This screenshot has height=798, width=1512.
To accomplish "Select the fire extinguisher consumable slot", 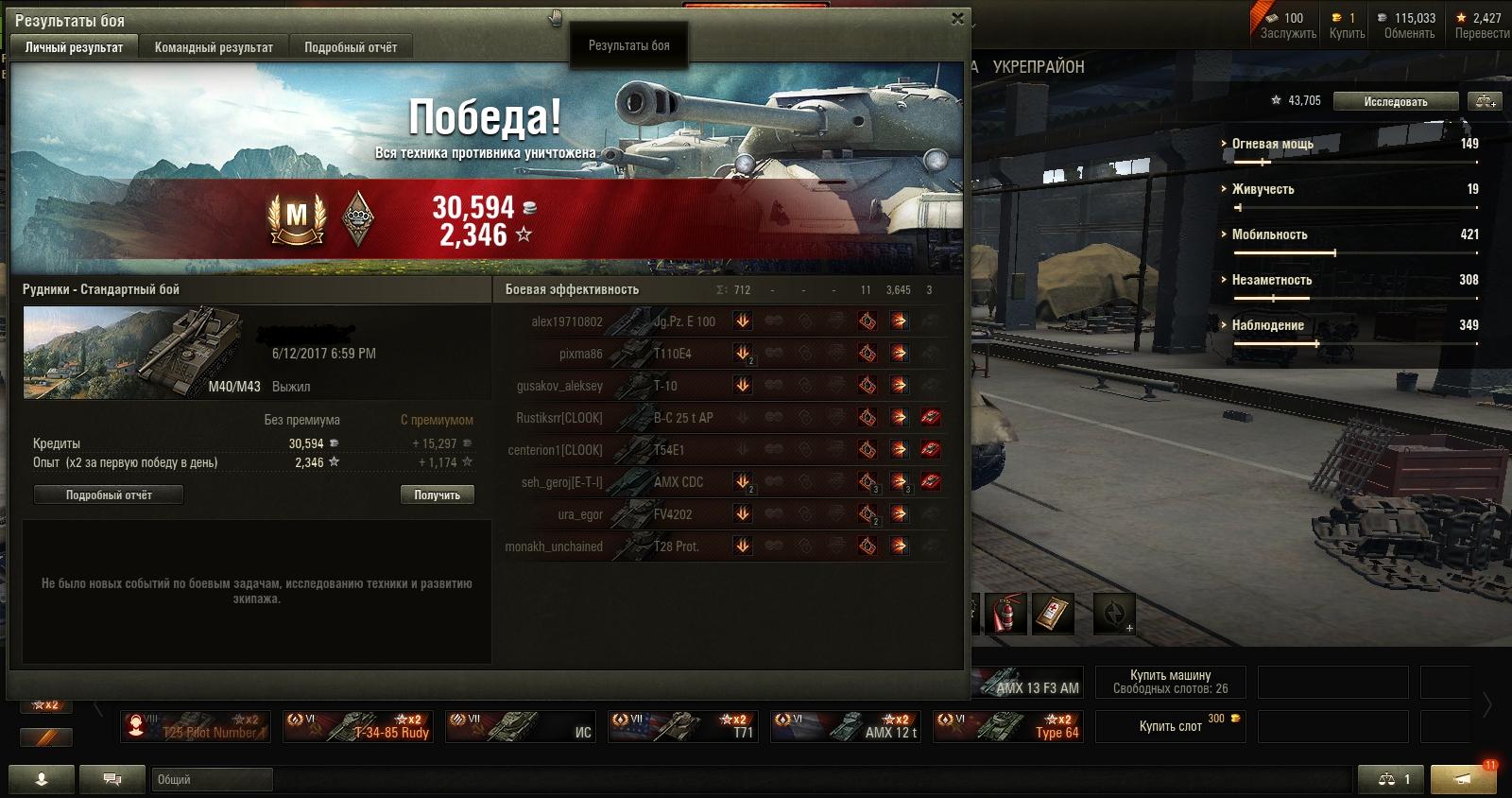I will 1005,615.
